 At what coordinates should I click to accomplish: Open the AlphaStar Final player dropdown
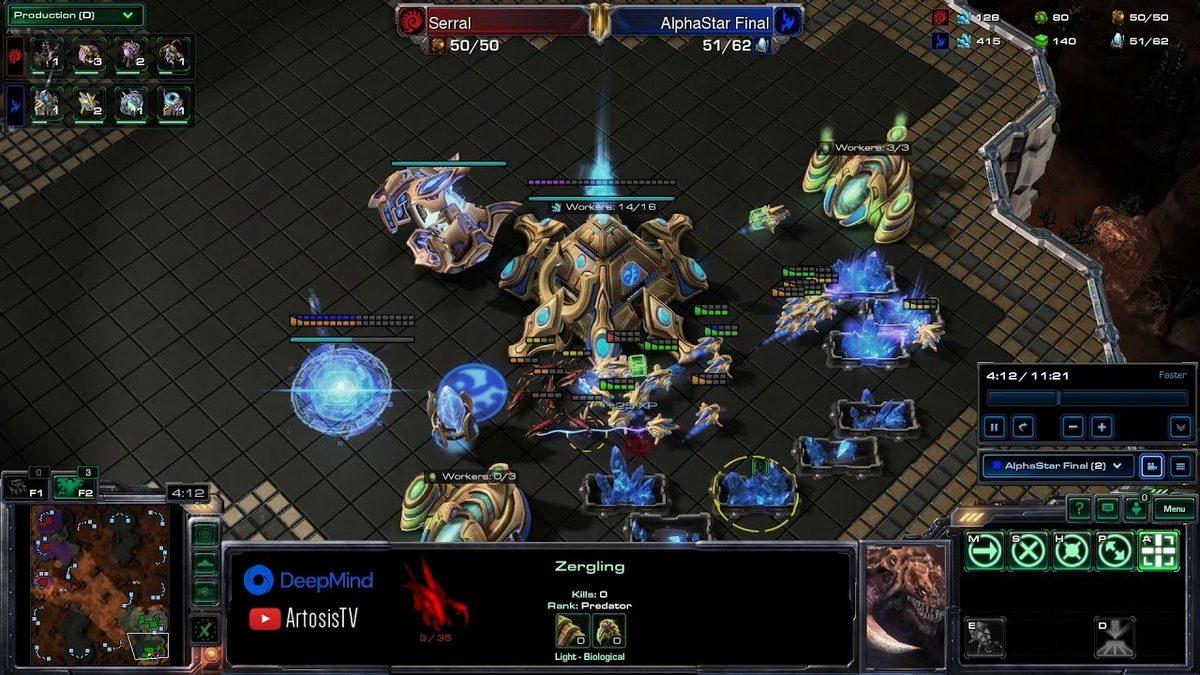click(1058, 466)
